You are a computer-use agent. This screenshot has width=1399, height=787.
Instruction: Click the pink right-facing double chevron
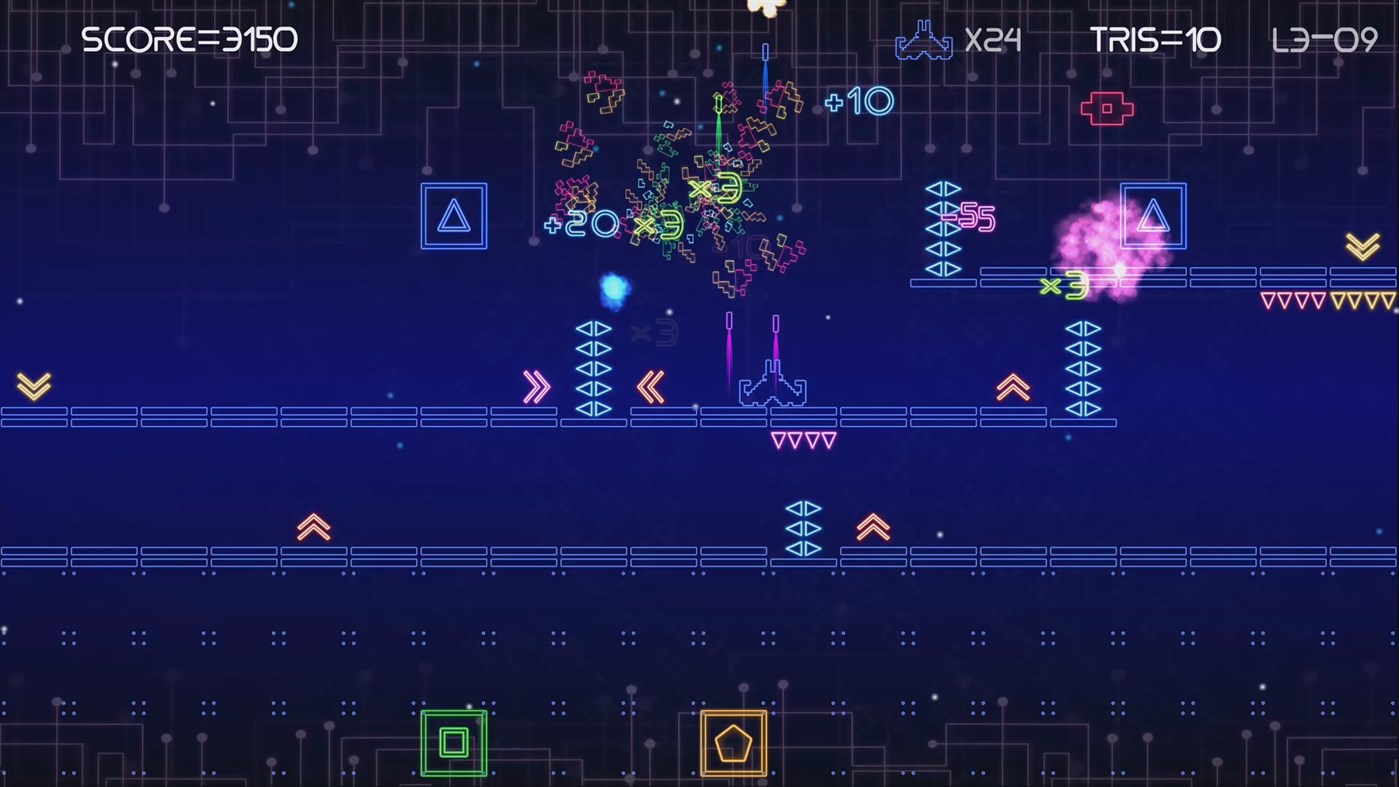pos(537,388)
